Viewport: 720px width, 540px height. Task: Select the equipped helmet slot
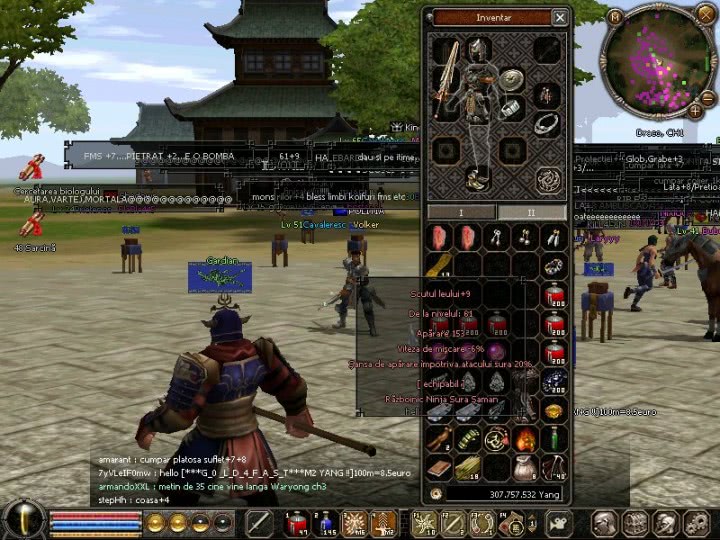pos(479,48)
